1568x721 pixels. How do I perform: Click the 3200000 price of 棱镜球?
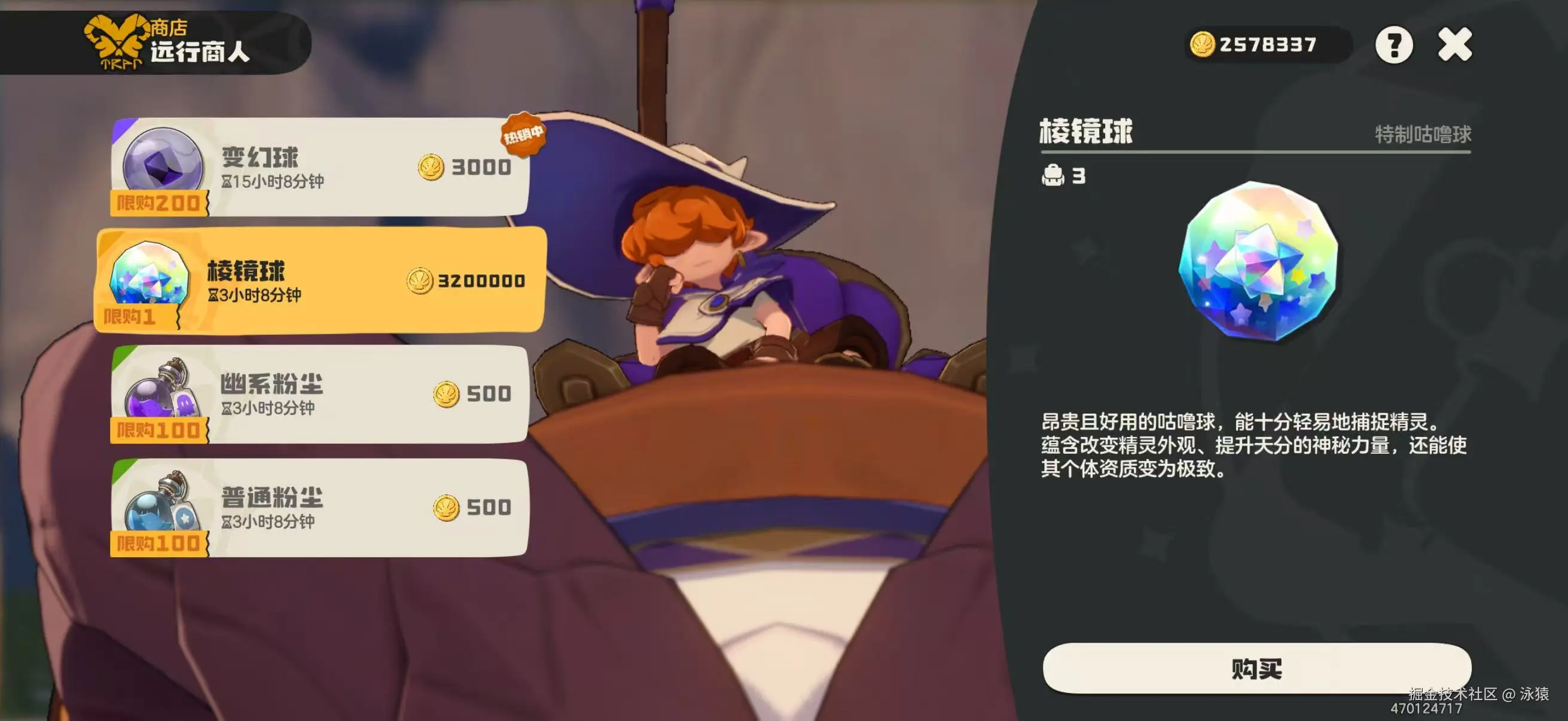coord(479,282)
